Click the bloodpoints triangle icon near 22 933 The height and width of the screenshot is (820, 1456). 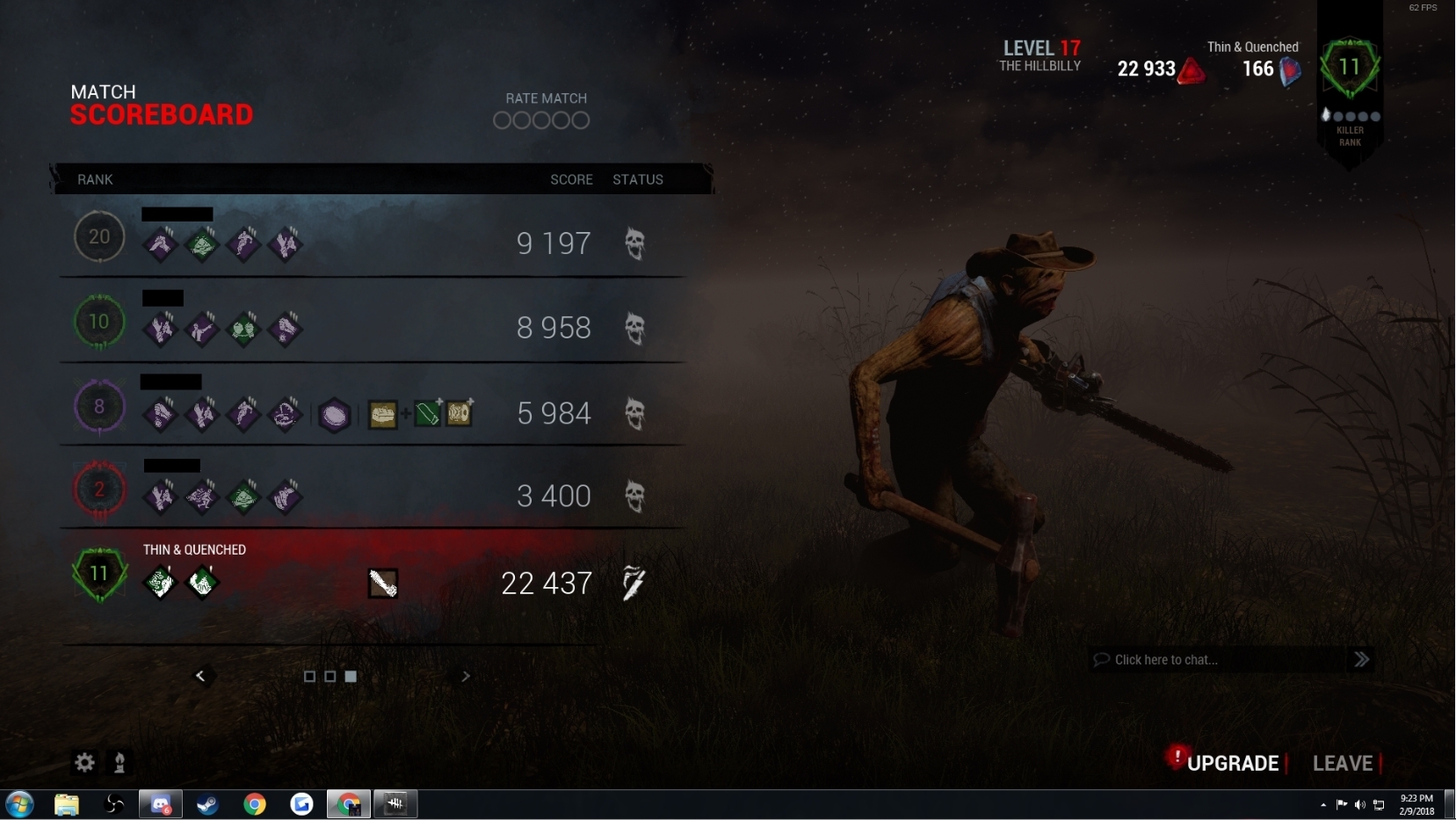[1192, 70]
